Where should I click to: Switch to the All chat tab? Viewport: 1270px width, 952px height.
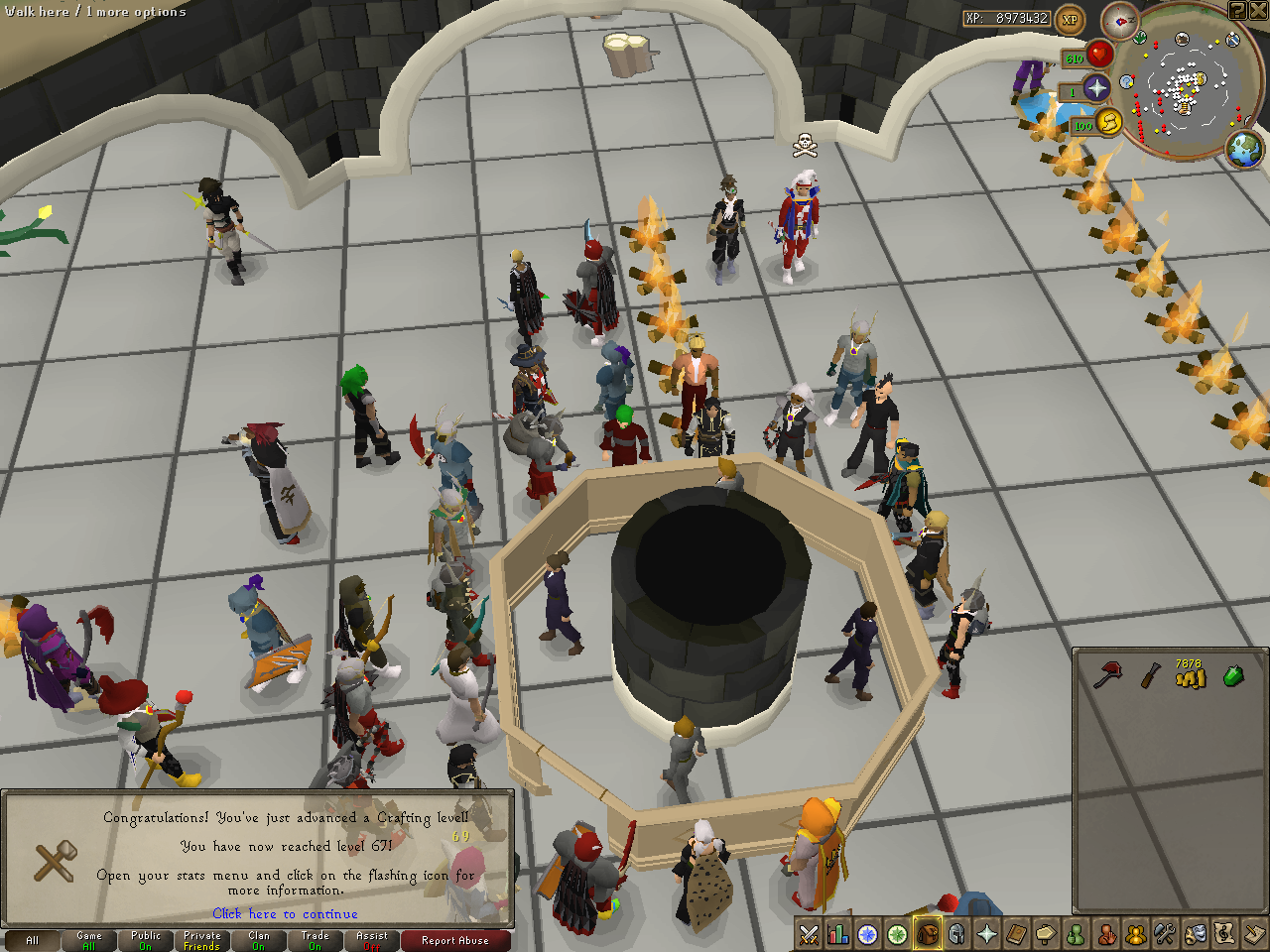coord(33,940)
